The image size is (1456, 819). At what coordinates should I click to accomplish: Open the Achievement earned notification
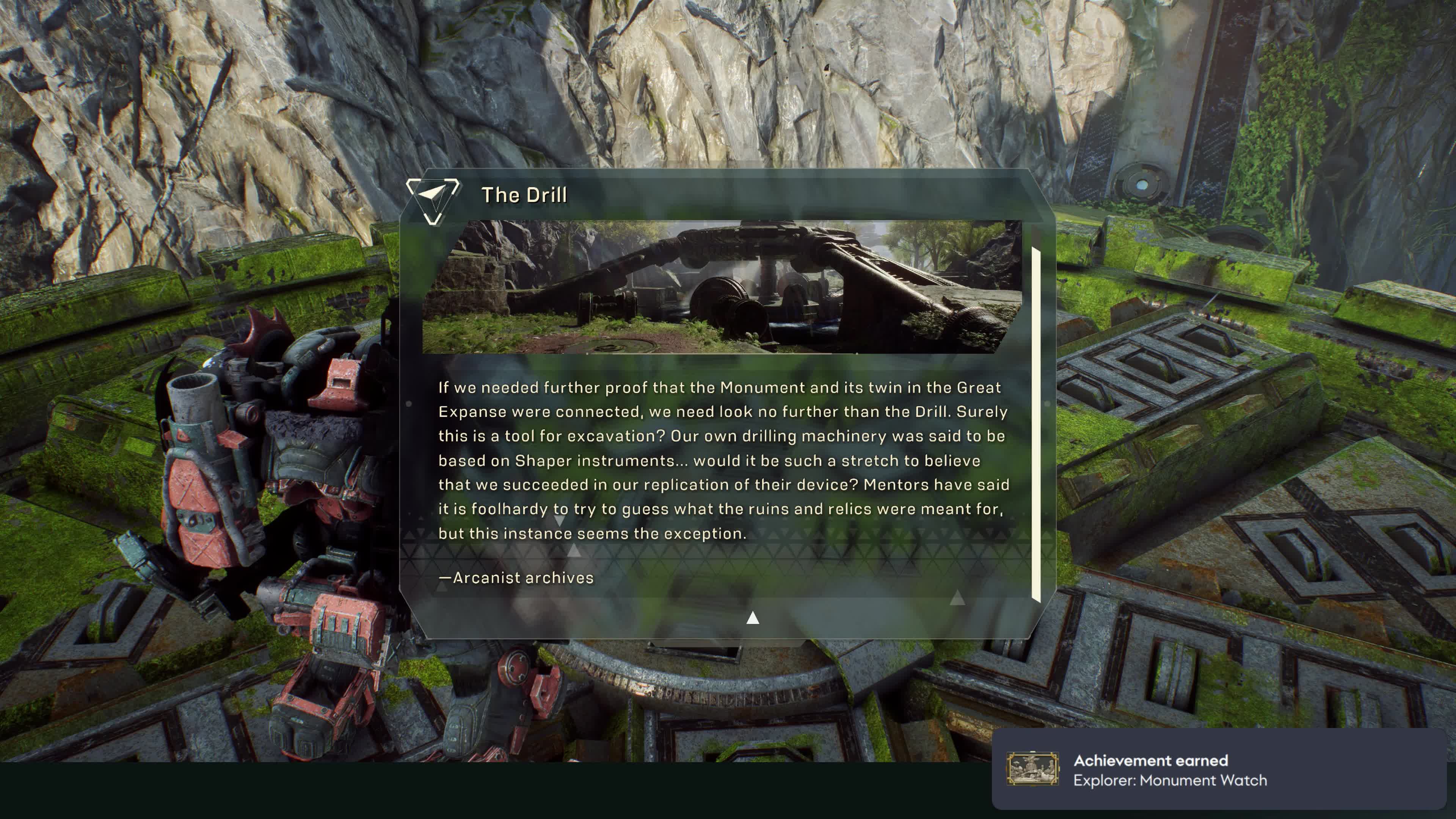(1218, 769)
